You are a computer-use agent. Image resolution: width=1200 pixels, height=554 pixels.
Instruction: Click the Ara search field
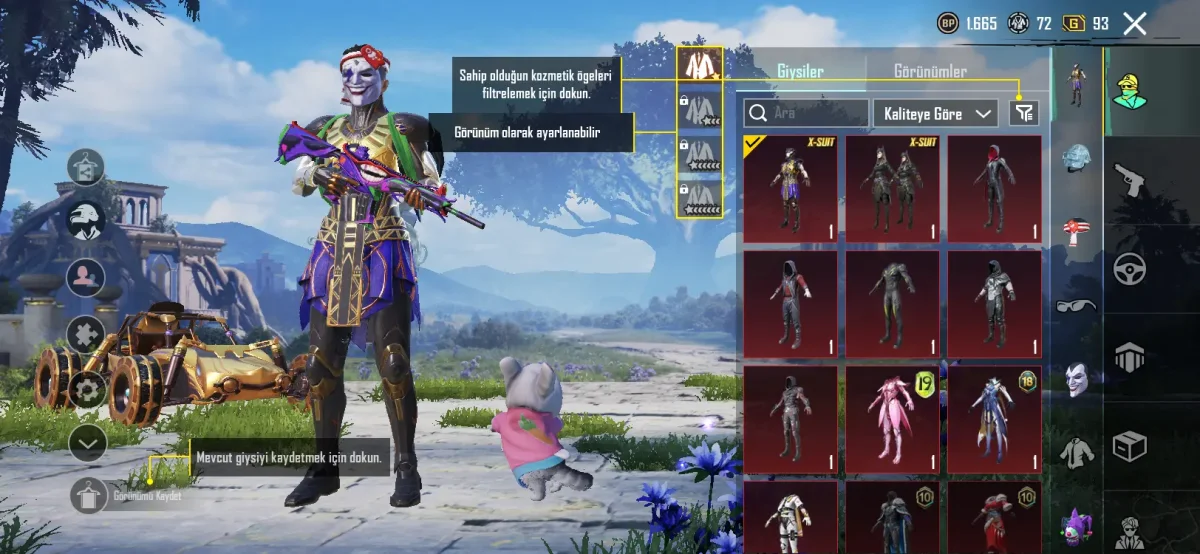click(807, 113)
